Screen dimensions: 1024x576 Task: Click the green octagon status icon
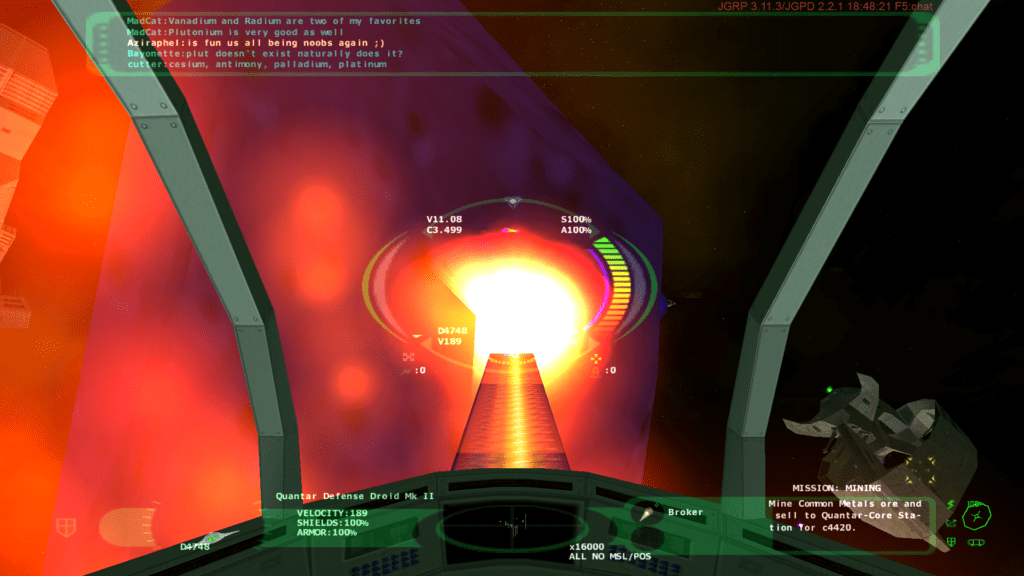tap(977, 517)
